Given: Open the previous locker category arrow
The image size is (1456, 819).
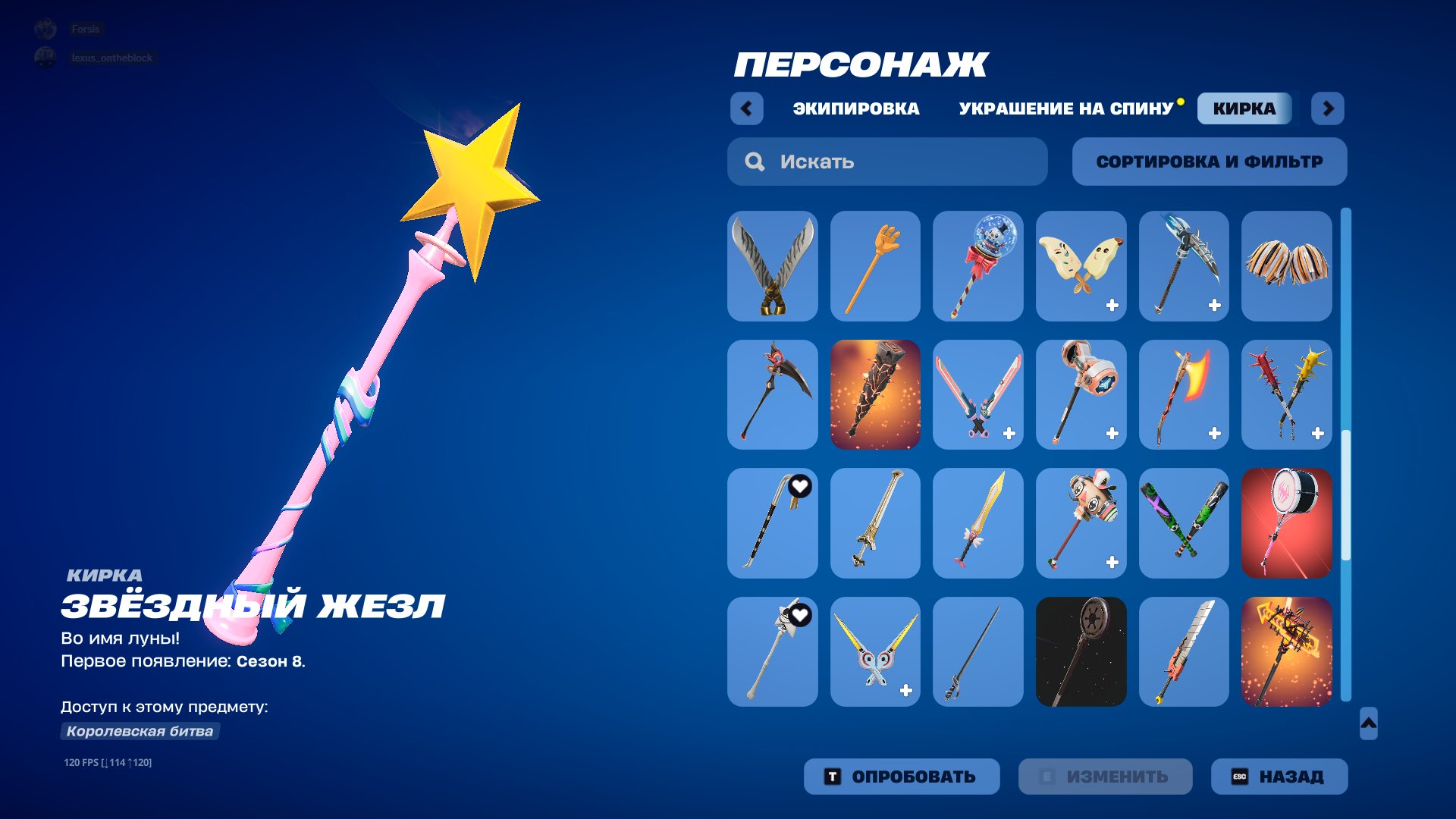Looking at the screenshot, I should (747, 108).
